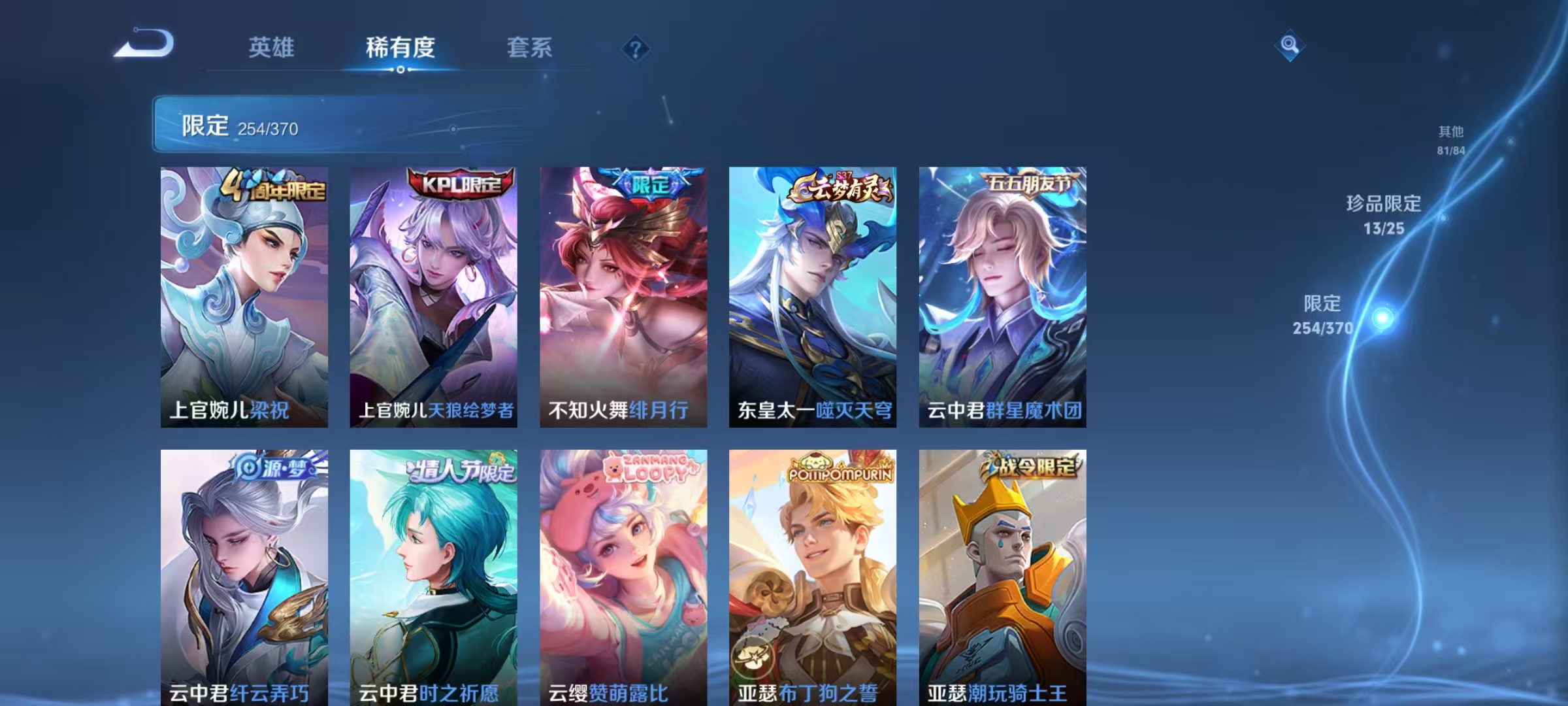The height and width of the screenshot is (706, 1568).
Task: Switch to the 英雄 tab
Action: point(272,47)
